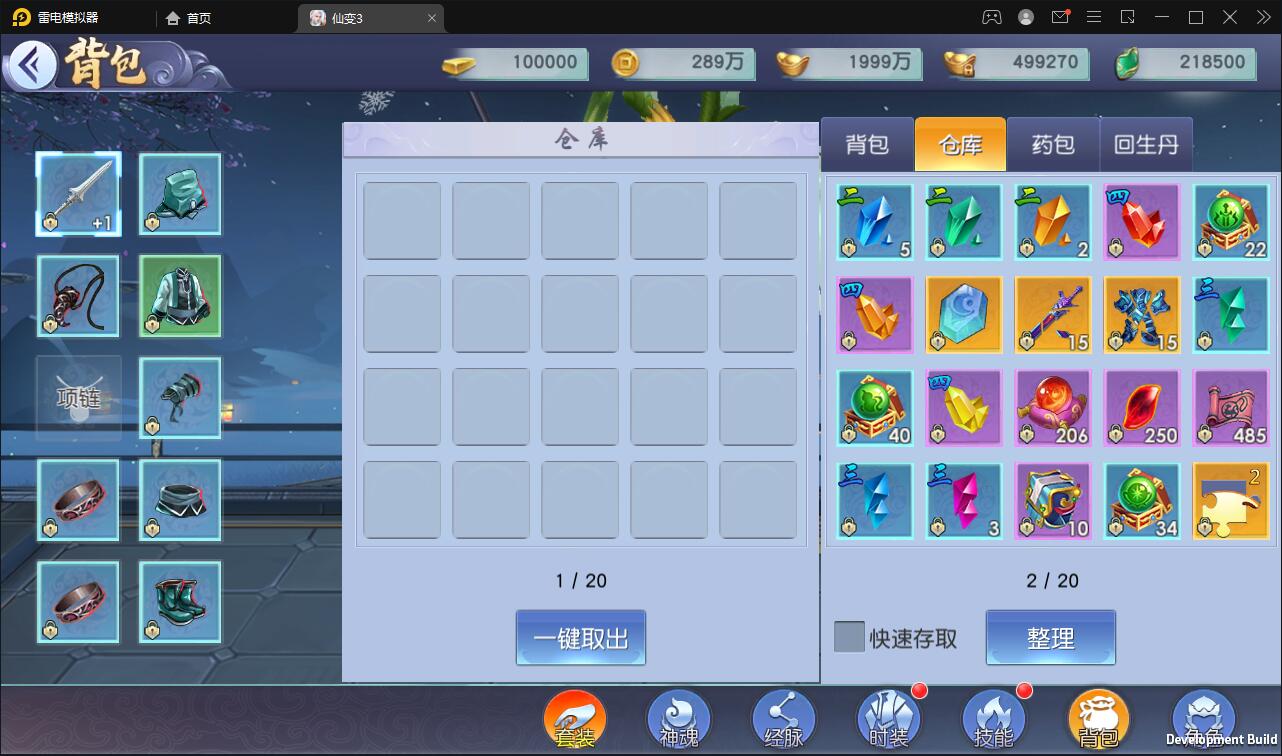Switch to the 回生丹 tab
Image resolution: width=1282 pixels, height=756 pixels.
[1147, 144]
